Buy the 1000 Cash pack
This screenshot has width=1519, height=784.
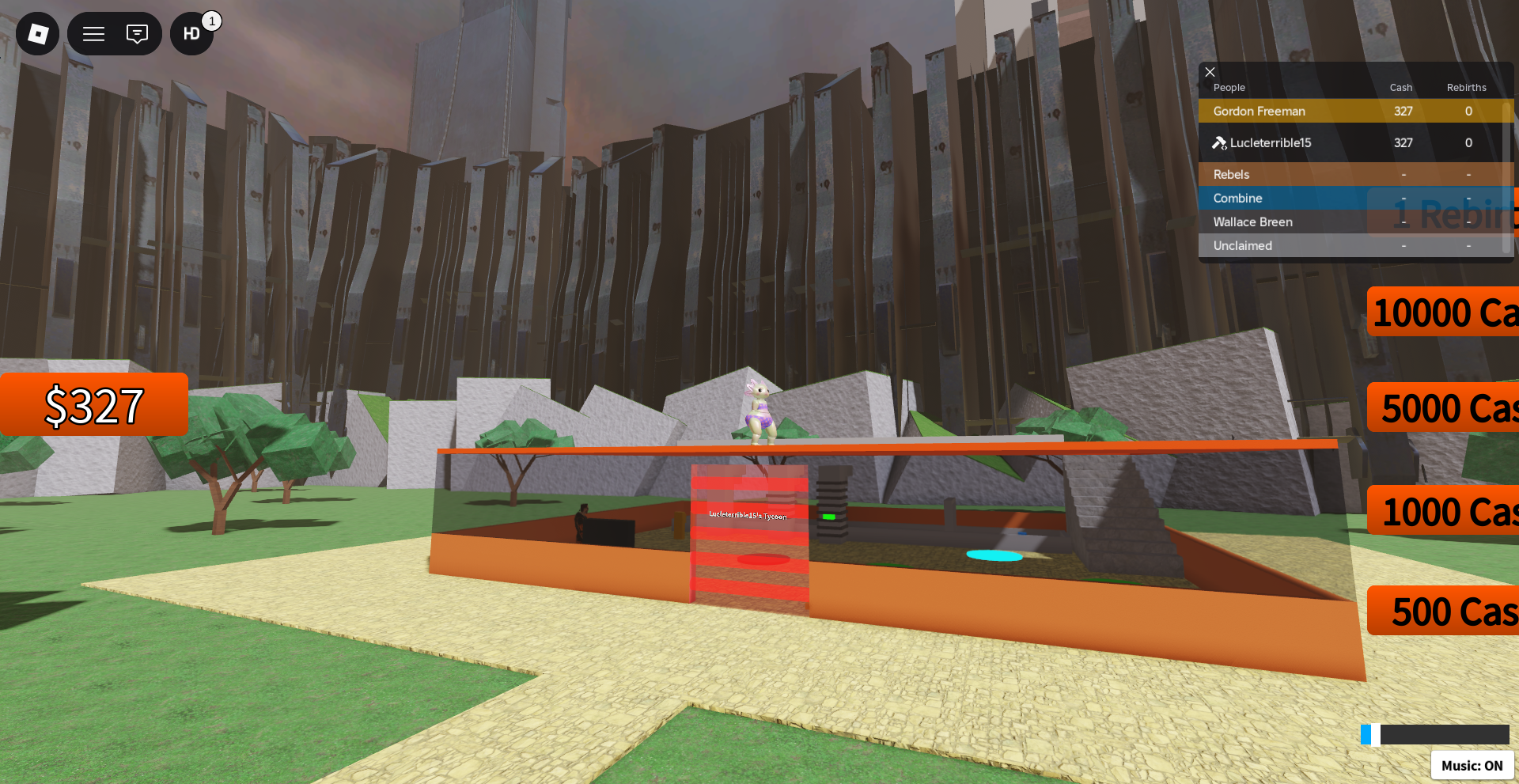tap(1445, 510)
